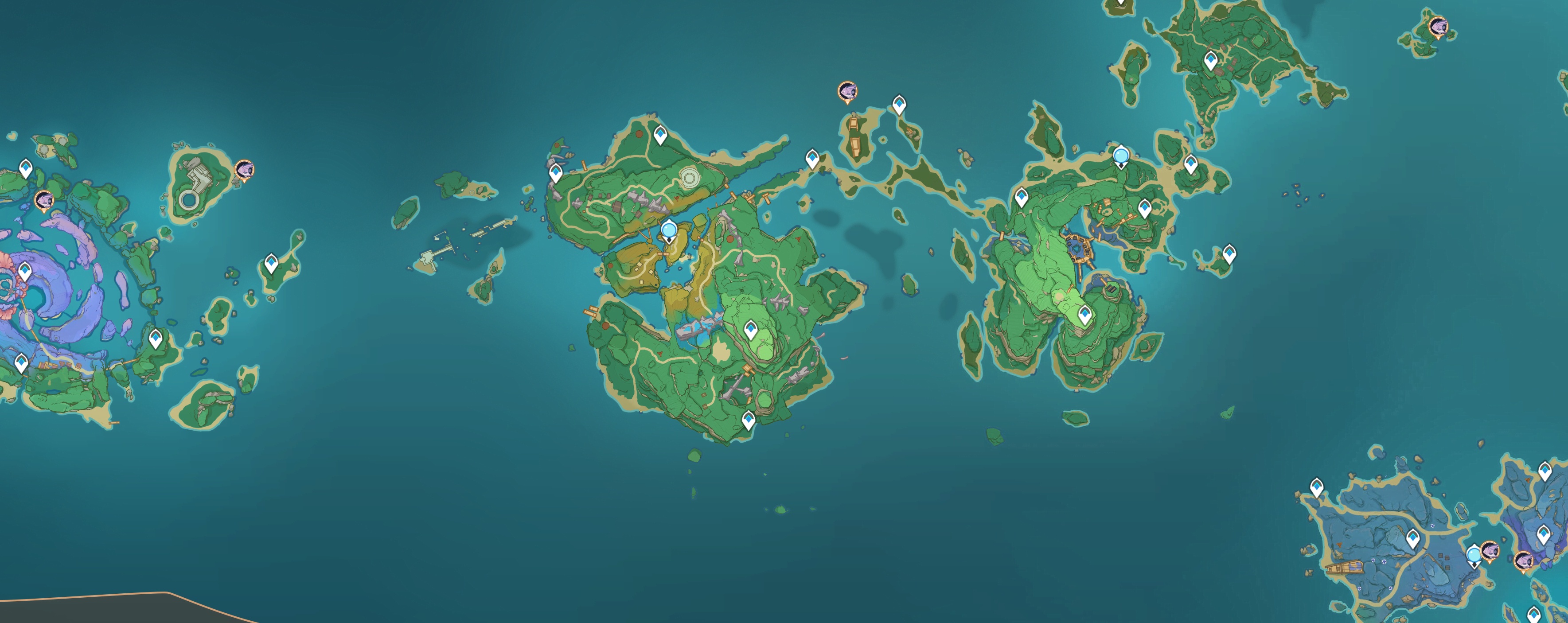Screen dimensions: 1568x623
Task: Select the fish marker beside the stone-ruins island
Action: (244, 169)
